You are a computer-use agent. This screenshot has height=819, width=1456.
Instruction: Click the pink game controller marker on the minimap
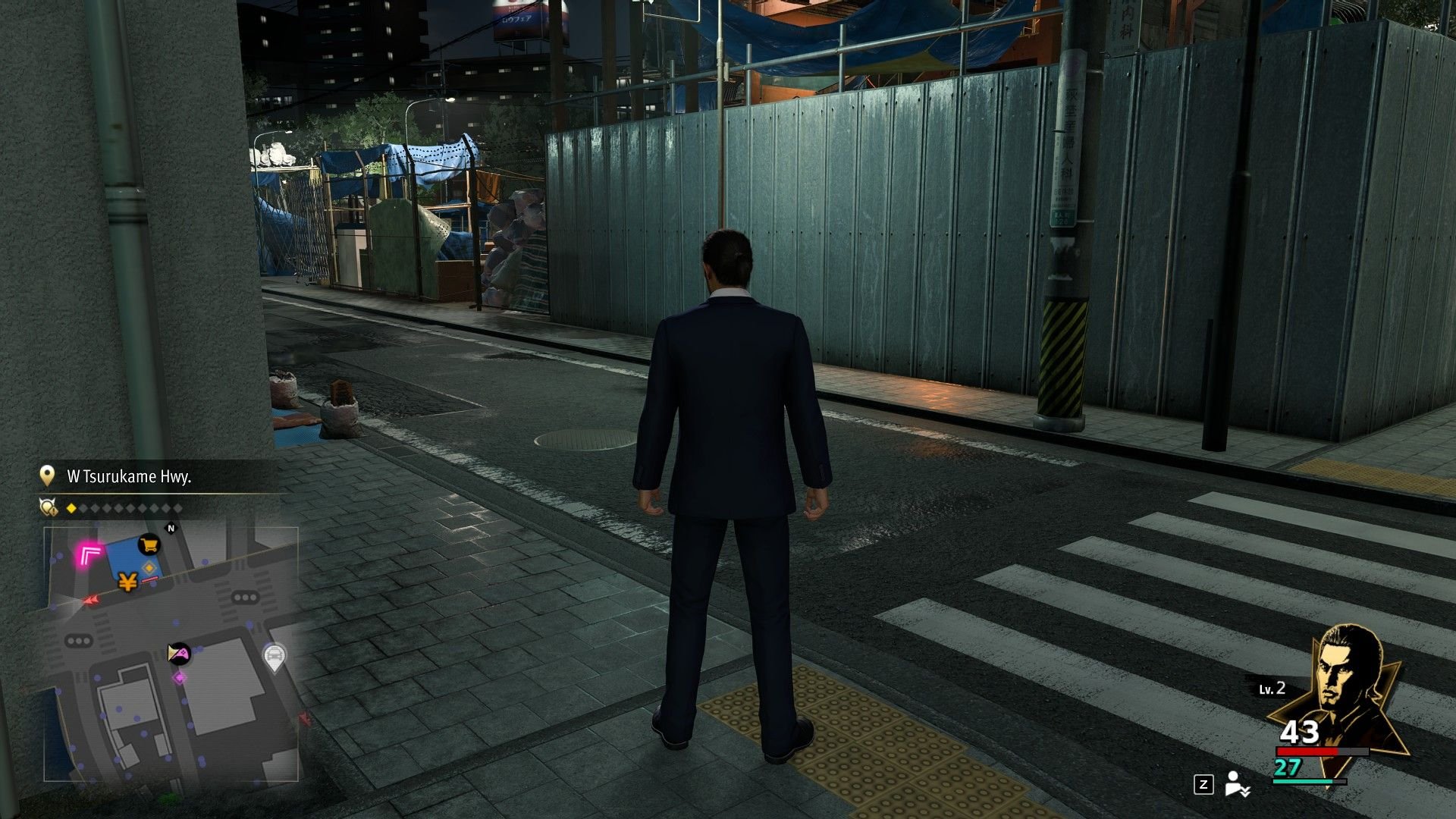pos(178,654)
